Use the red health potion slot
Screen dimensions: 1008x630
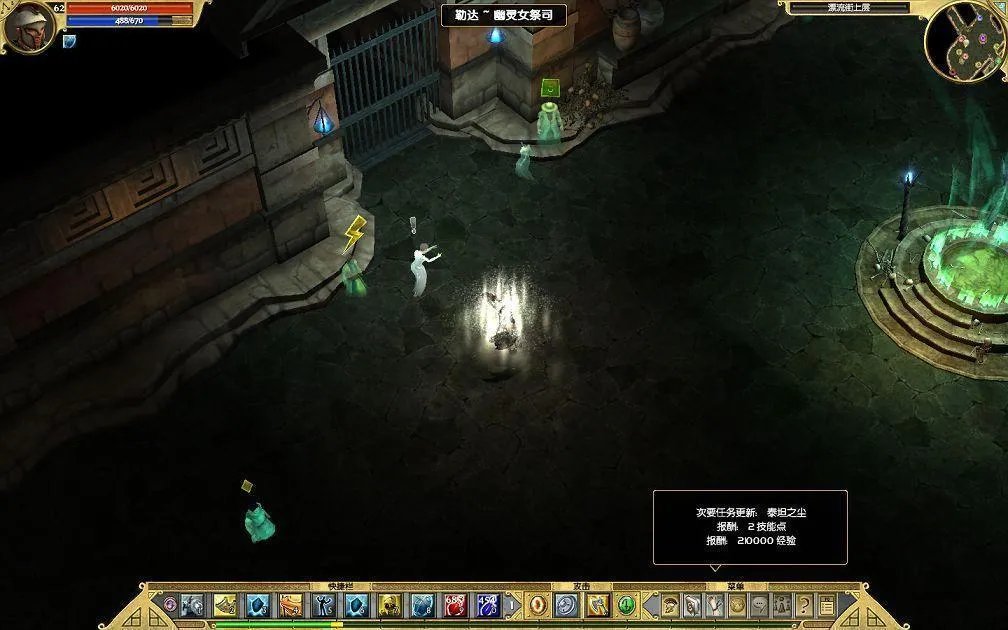pos(455,605)
